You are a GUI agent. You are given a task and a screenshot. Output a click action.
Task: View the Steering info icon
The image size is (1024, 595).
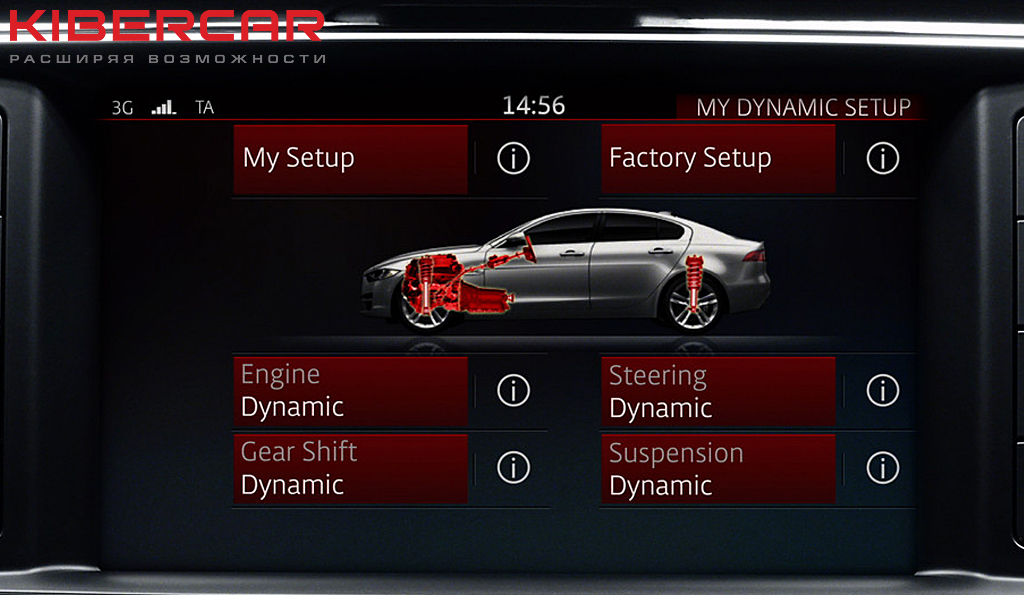(x=882, y=391)
